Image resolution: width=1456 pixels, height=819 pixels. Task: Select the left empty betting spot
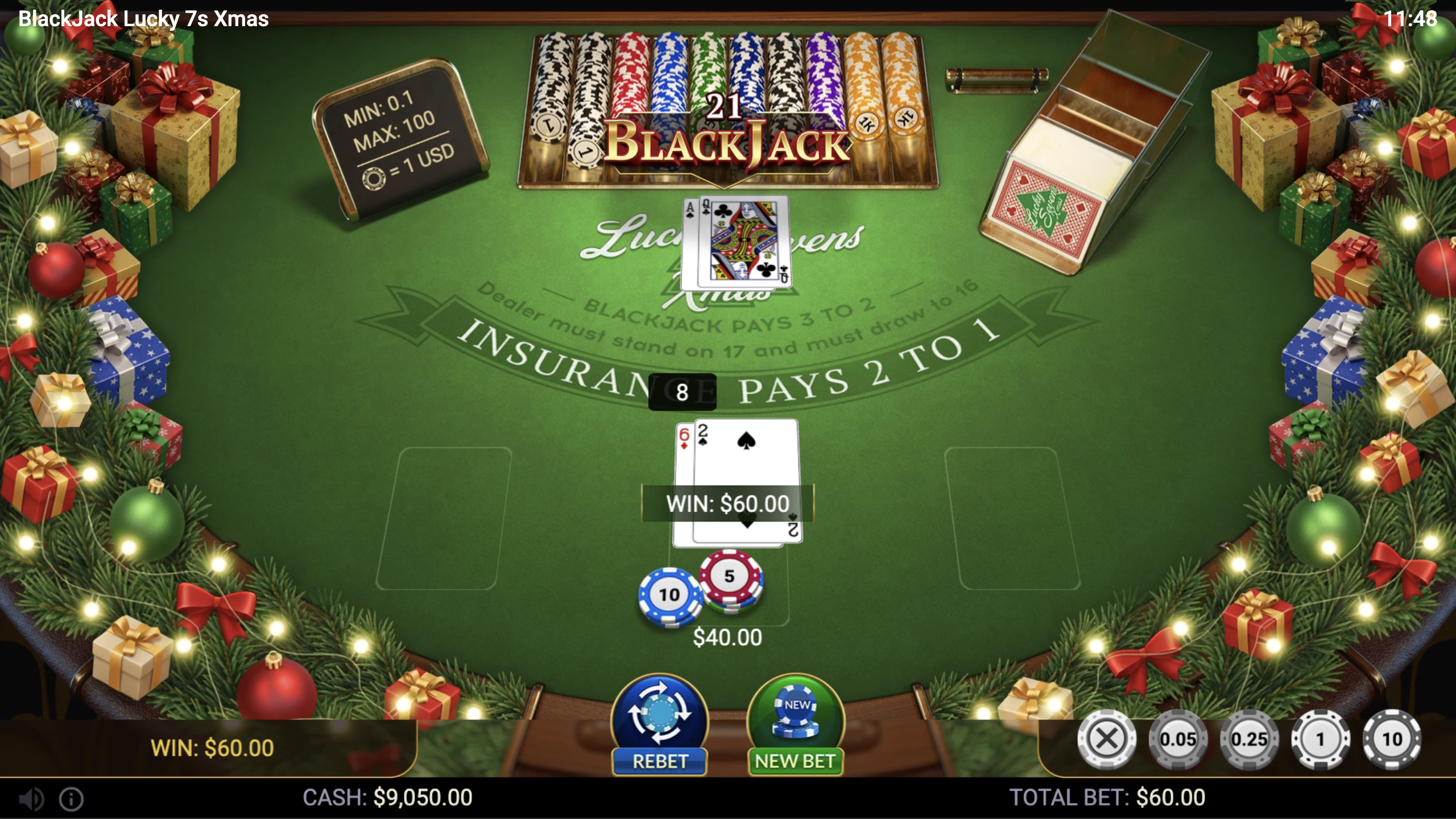click(444, 518)
